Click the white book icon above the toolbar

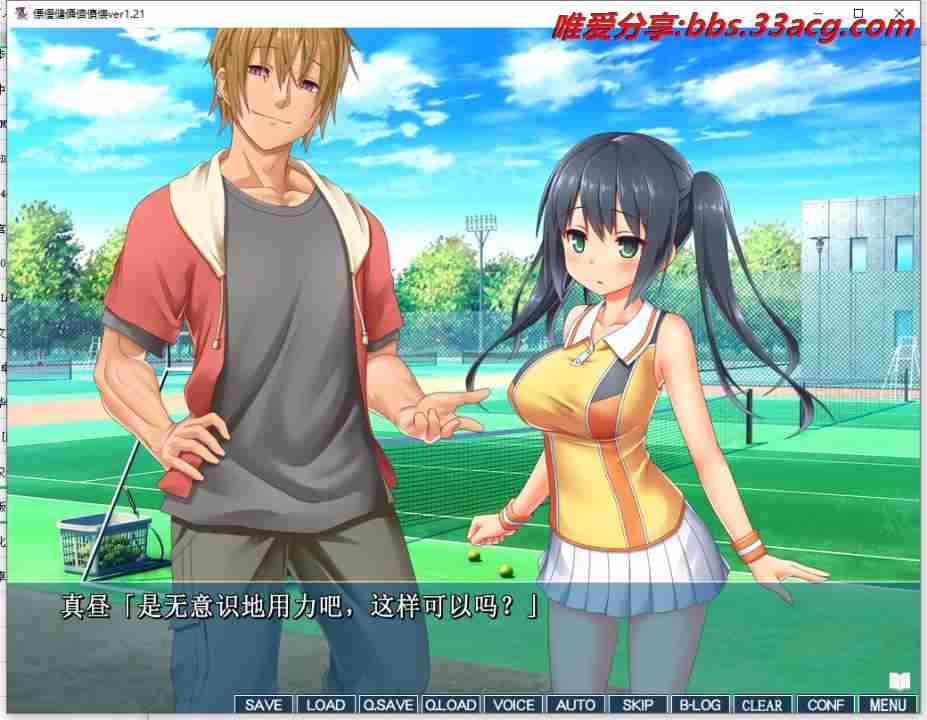900,681
